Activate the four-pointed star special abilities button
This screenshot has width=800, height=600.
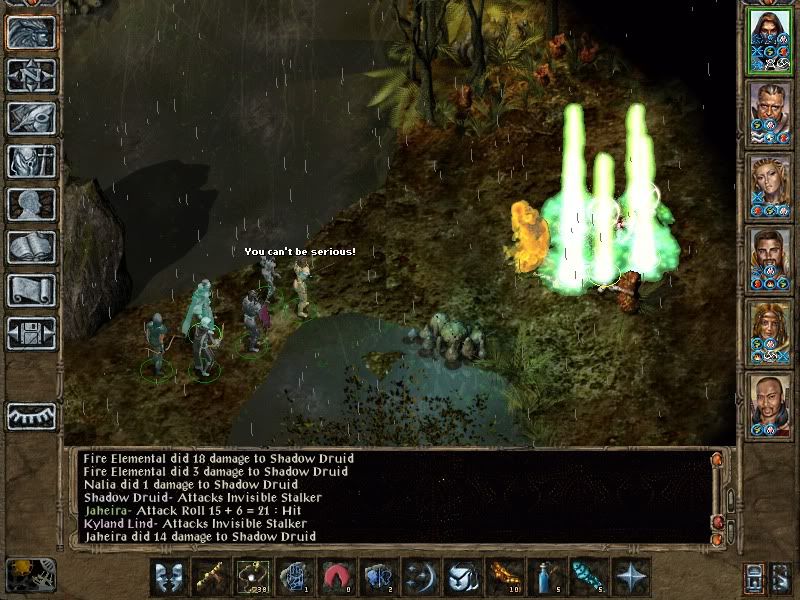[629, 578]
